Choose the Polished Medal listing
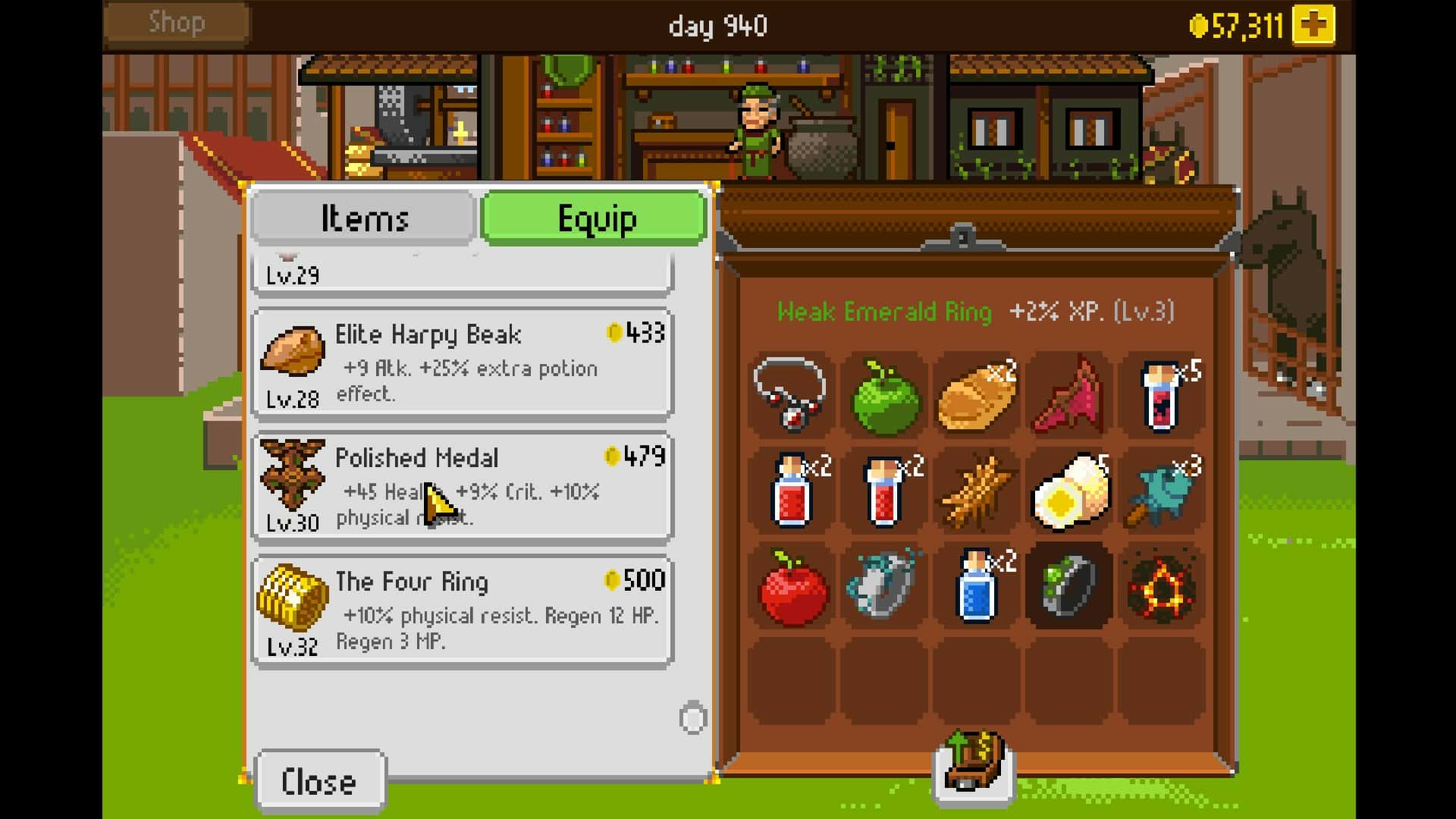 coord(462,488)
